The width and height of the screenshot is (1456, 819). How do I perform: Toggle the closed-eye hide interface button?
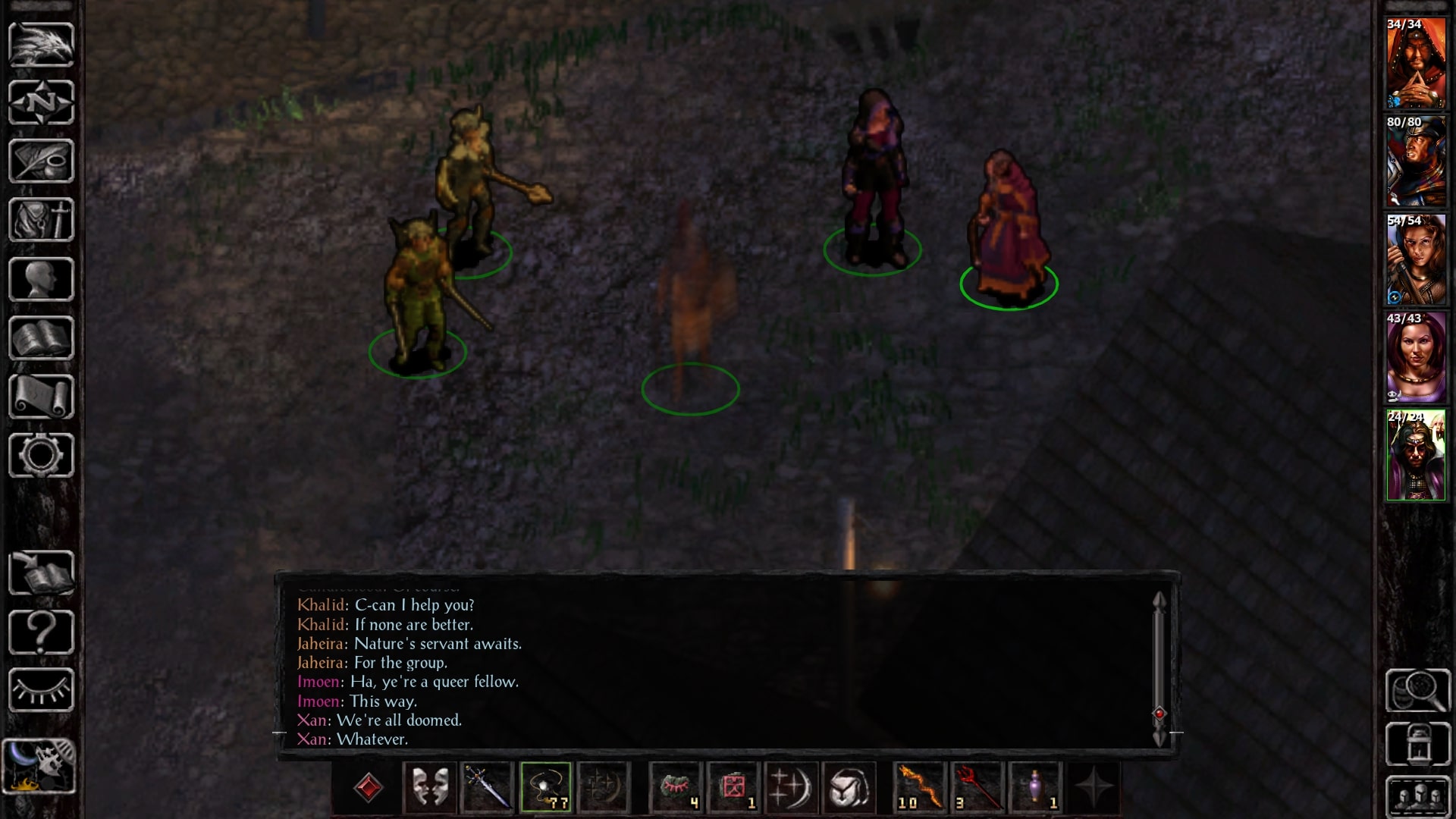click(x=41, y=690)
